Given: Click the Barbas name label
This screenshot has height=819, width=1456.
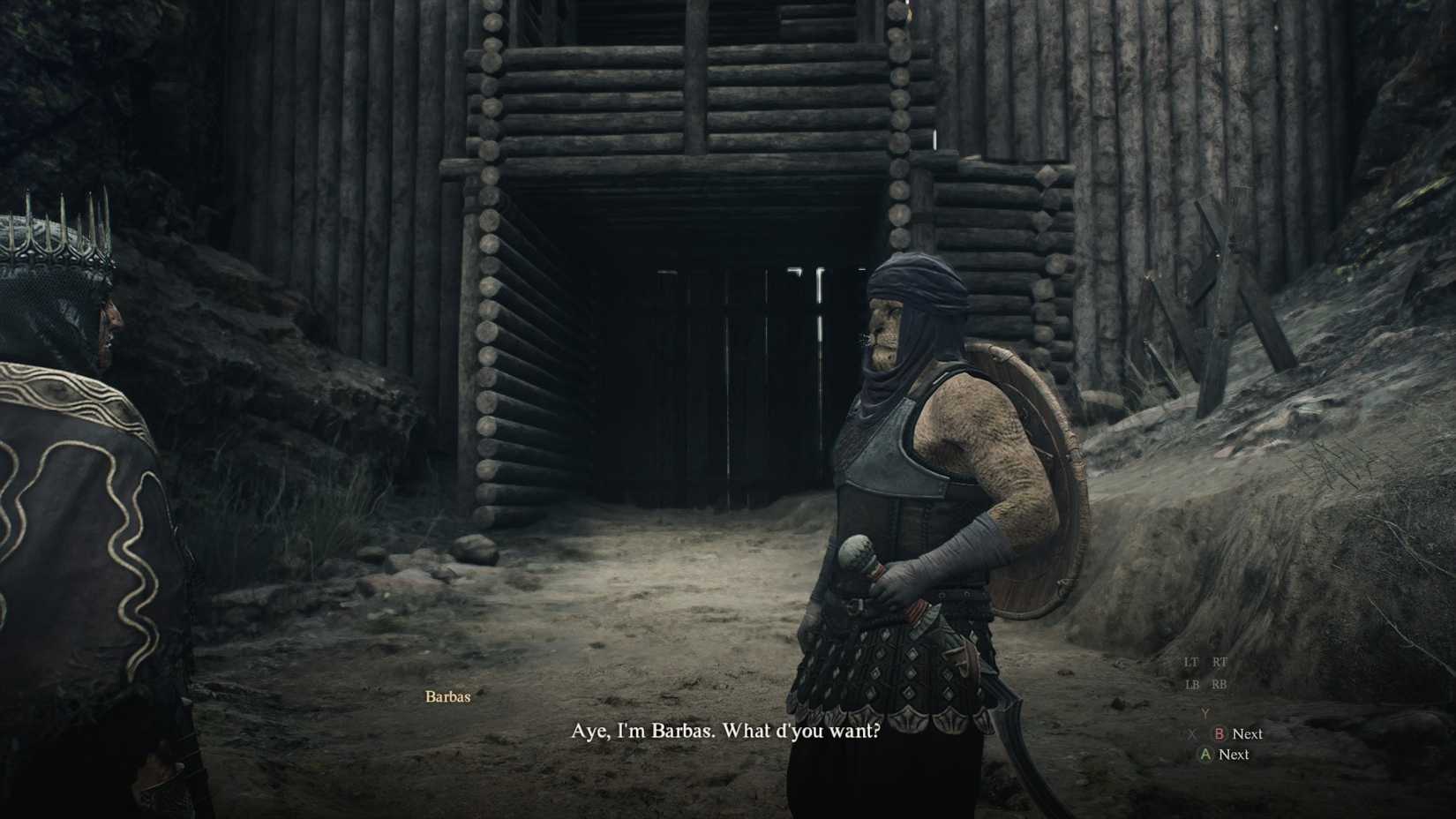Looking at the screenshot, I should pos(447,696).
